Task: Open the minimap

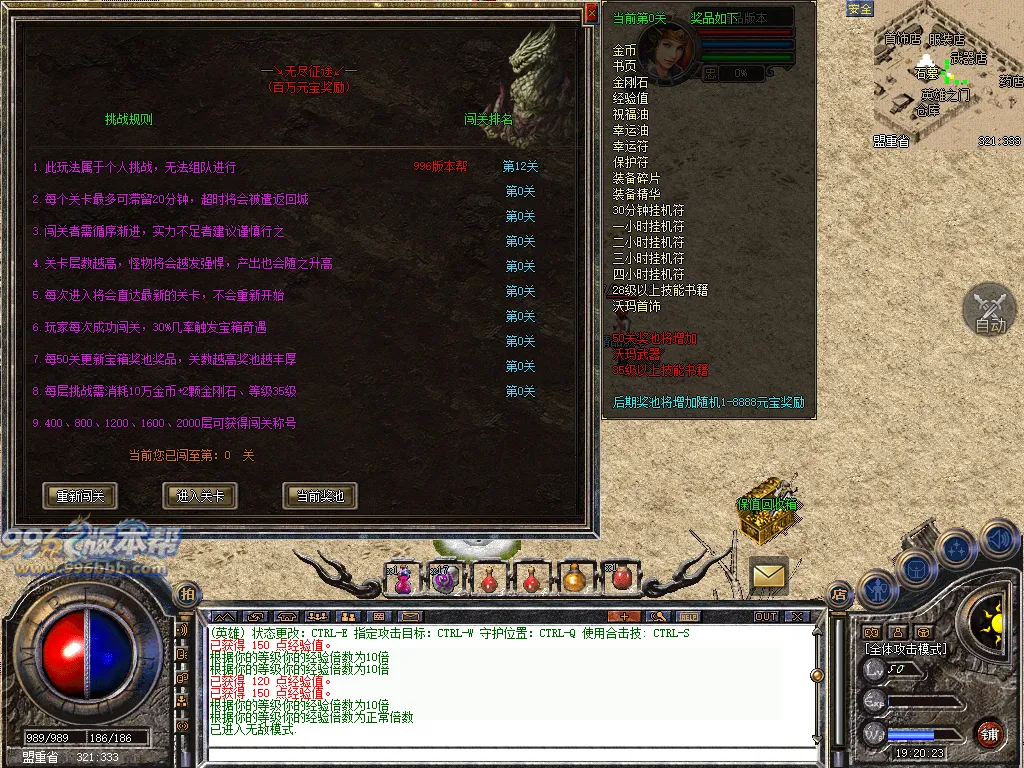Action: pyautogui.click(x=946, y=75)
